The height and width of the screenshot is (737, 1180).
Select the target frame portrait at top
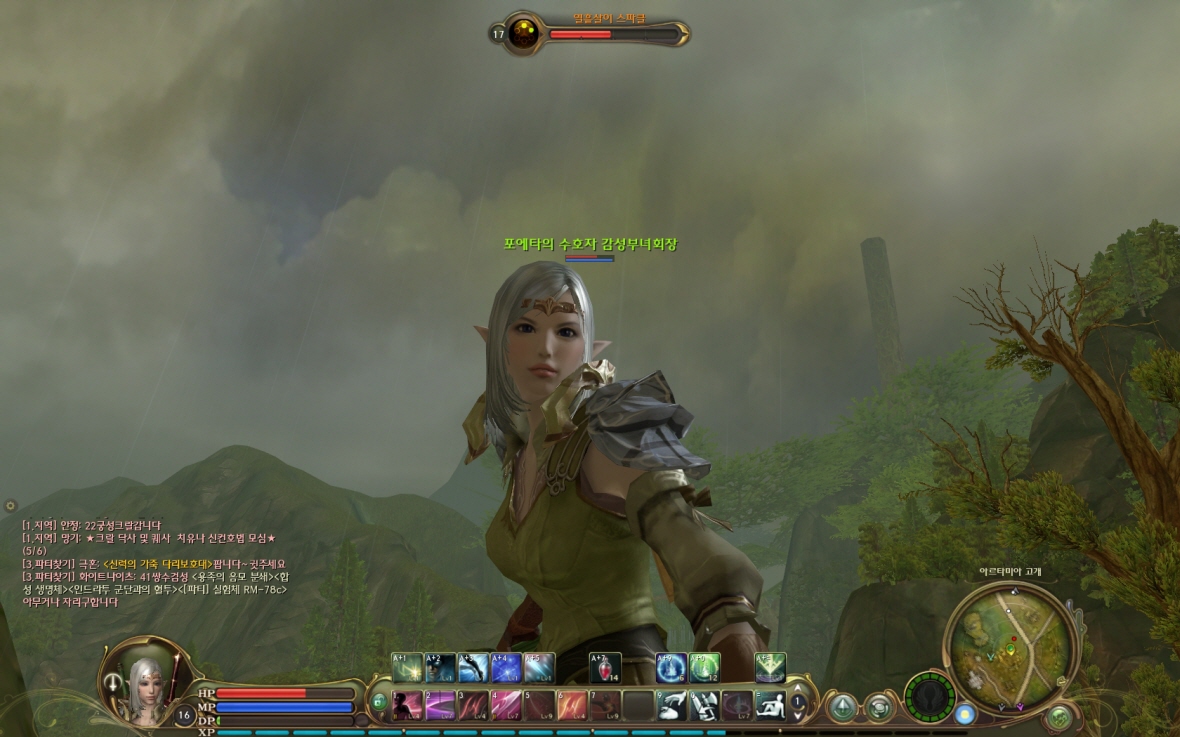point(523,34)
